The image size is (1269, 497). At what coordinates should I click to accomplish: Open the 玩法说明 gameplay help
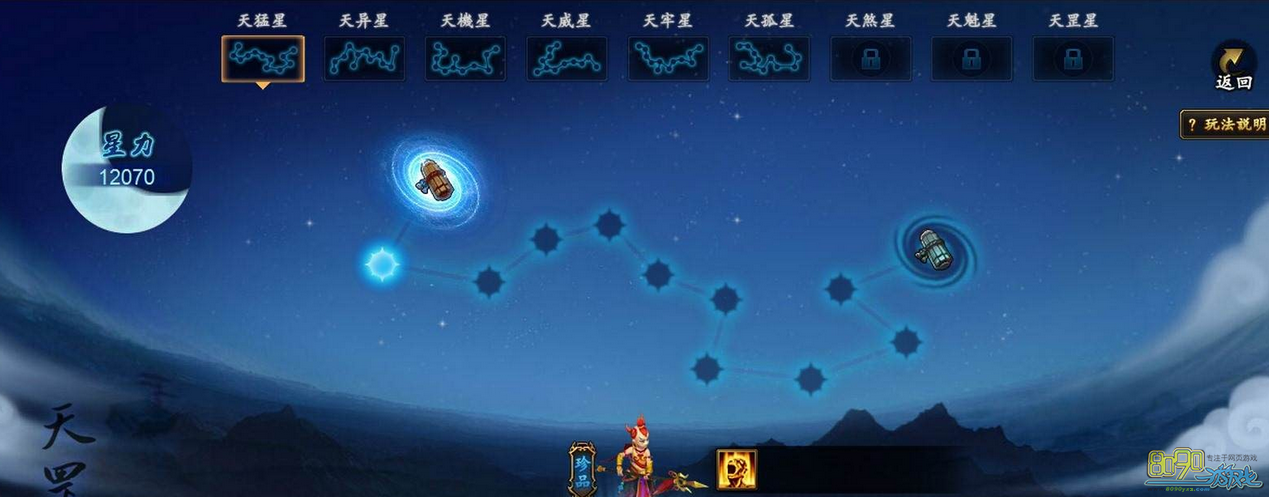[1225, 125]
